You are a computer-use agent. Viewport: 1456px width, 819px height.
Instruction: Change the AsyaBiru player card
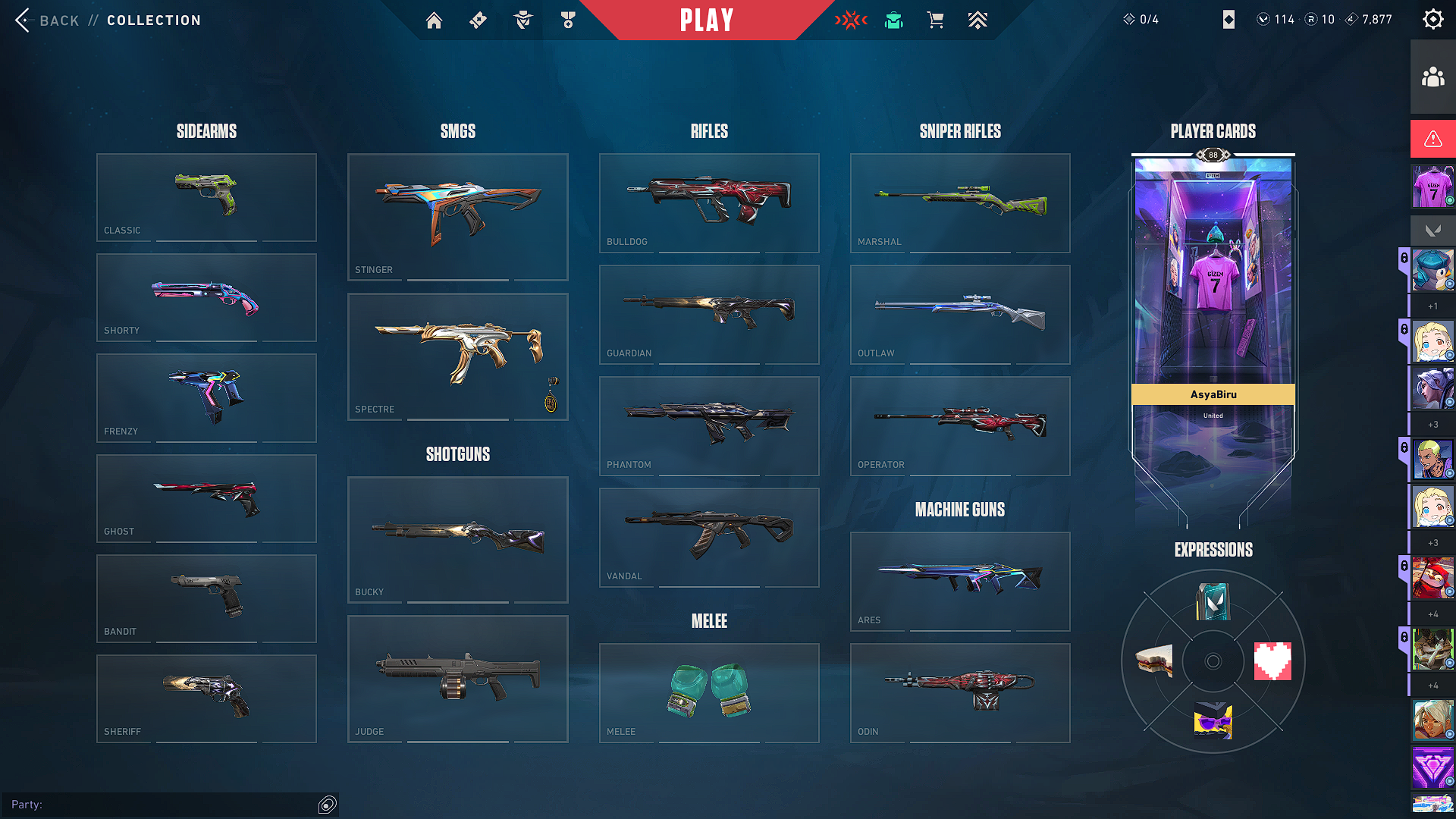pos(1213,303)
